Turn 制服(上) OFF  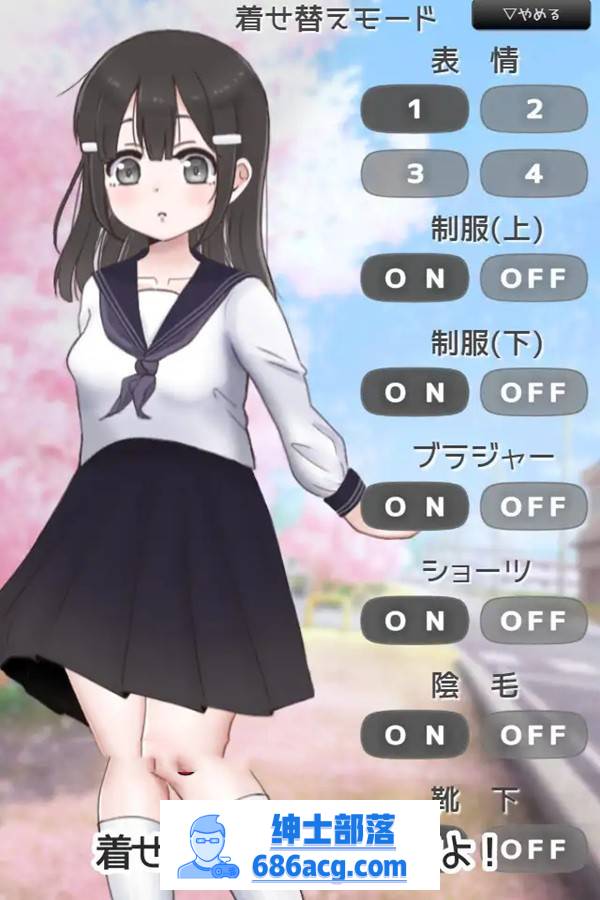[x=533, y=278]
